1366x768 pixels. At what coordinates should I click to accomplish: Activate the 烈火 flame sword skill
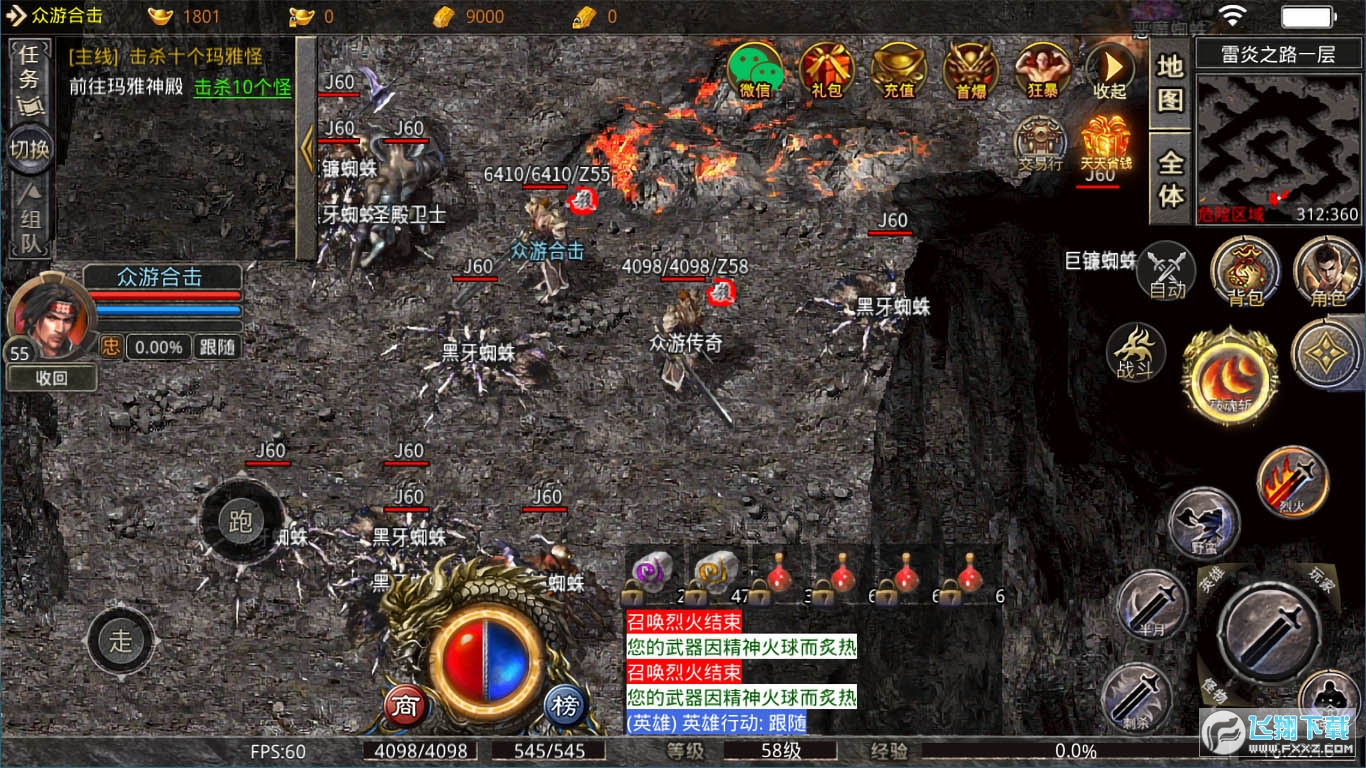click(x=1292, y=482)
